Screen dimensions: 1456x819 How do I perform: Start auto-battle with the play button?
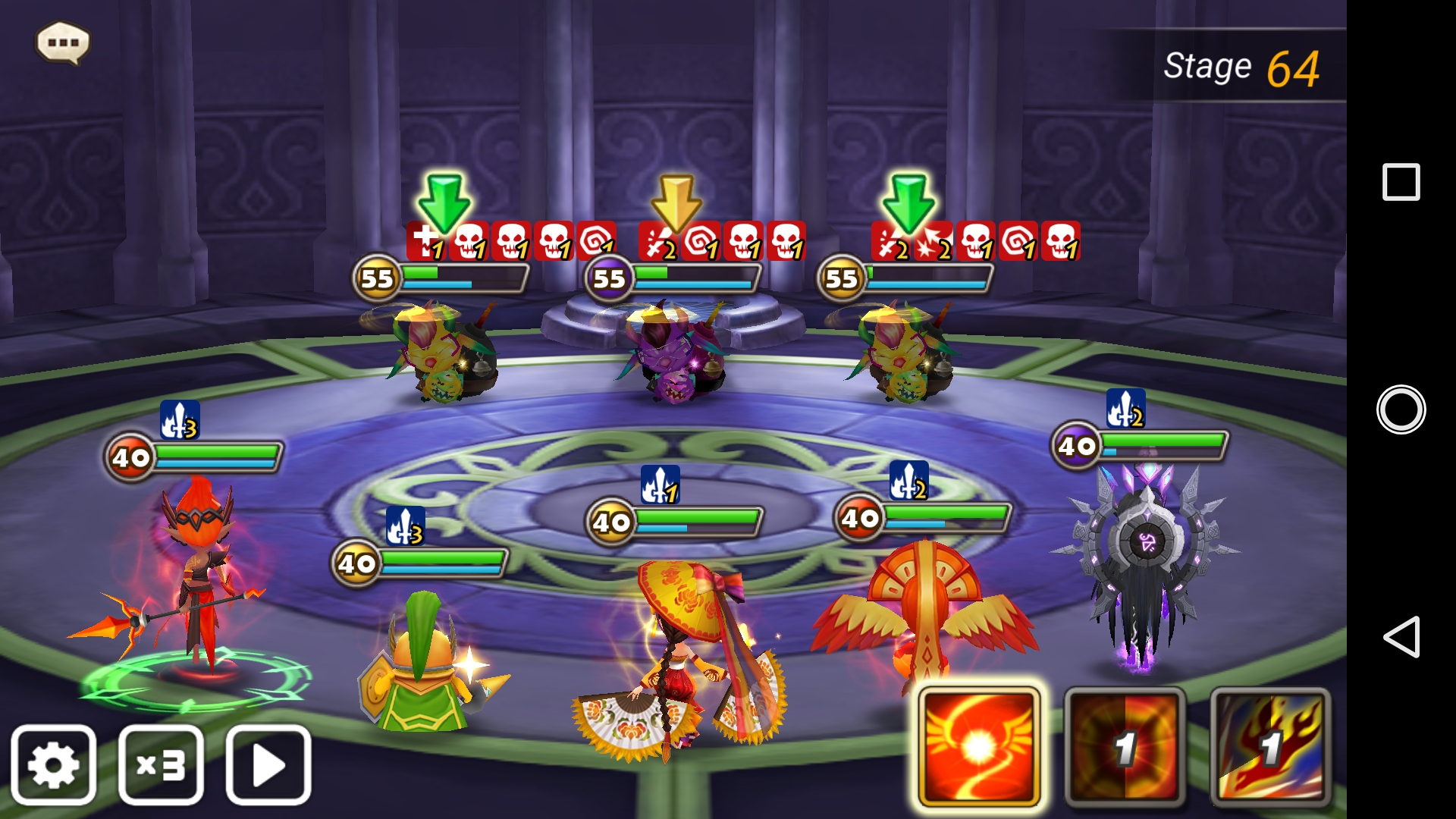268,765
